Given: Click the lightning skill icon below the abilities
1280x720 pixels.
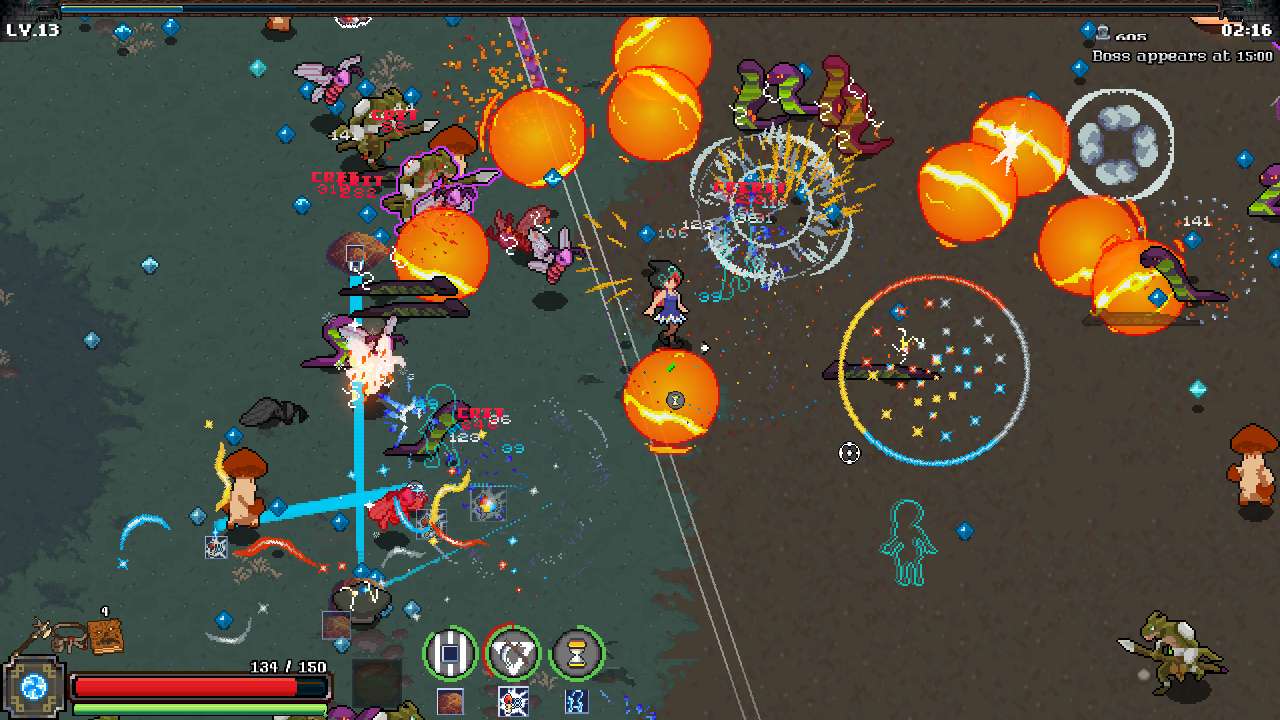Looking at the screenshot, I should click(514, 701).
